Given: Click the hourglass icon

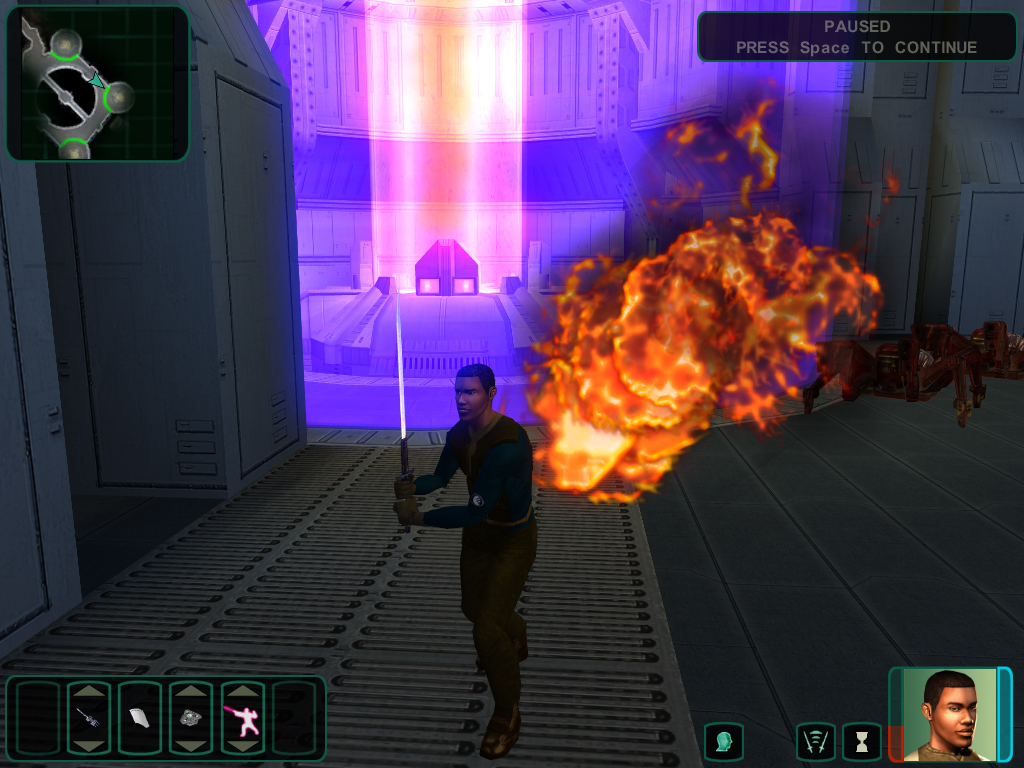Looking at the screenshot, I should pos(861,742).
